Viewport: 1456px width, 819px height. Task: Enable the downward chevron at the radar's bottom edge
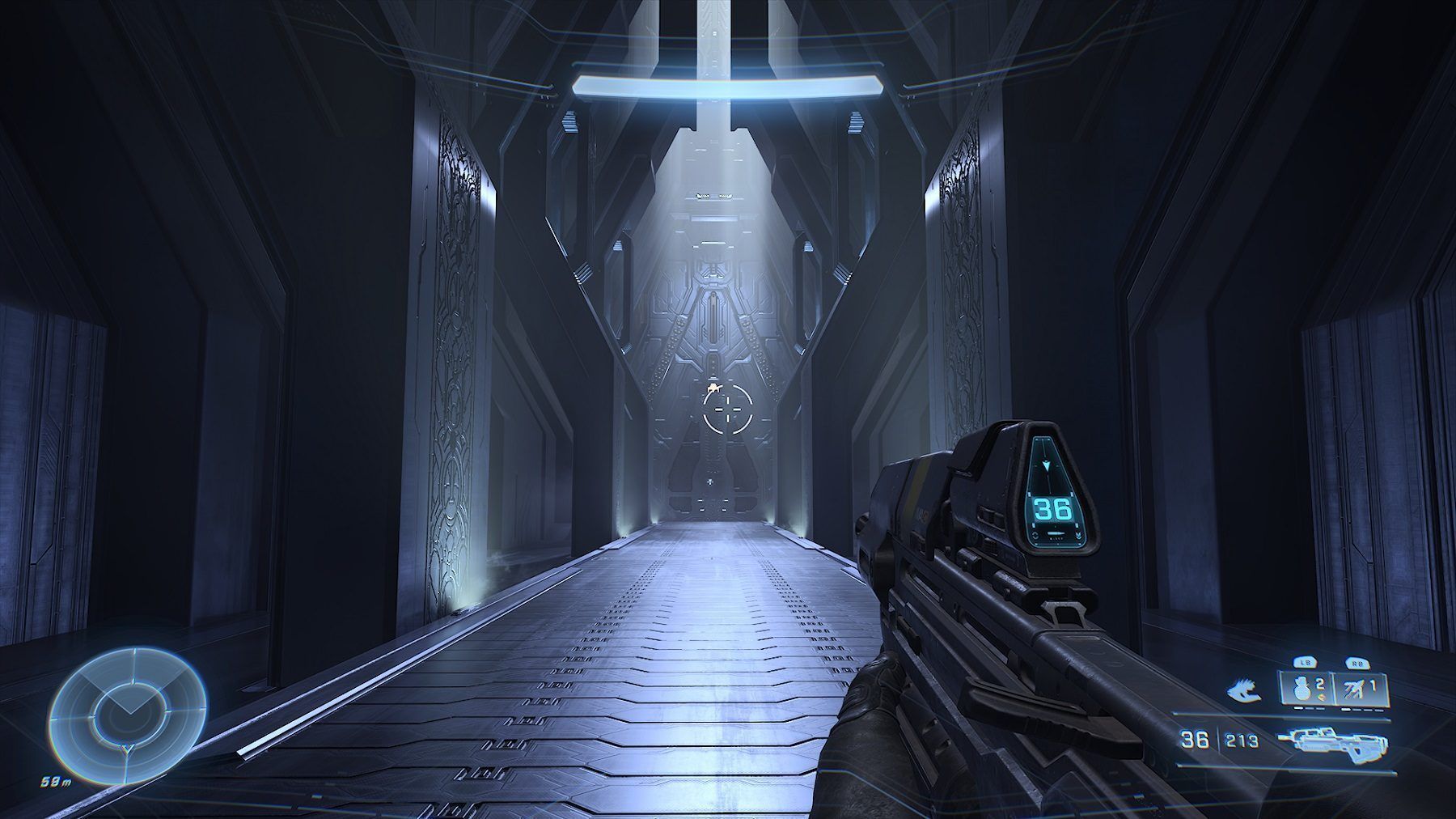[x=127, y=749]
